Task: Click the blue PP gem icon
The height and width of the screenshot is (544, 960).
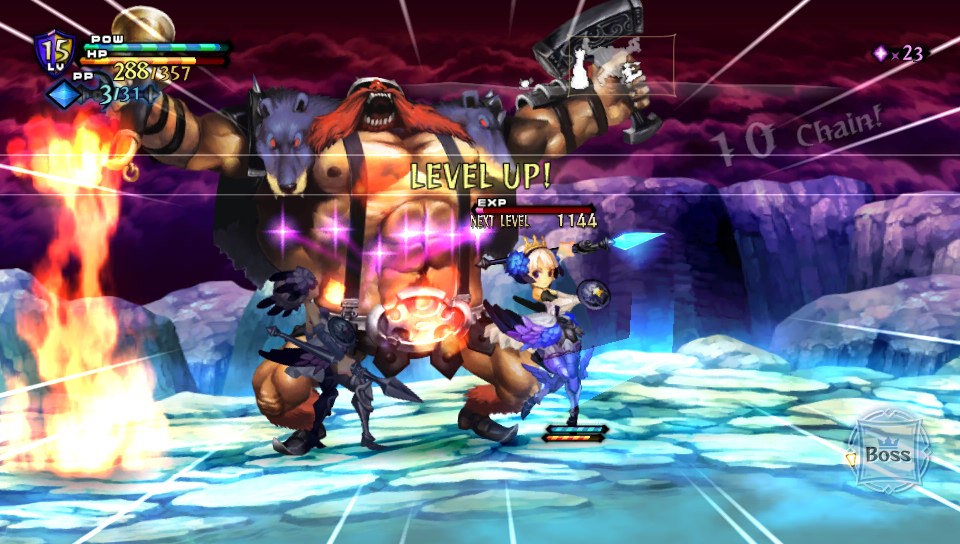Action: click(61, 93)
